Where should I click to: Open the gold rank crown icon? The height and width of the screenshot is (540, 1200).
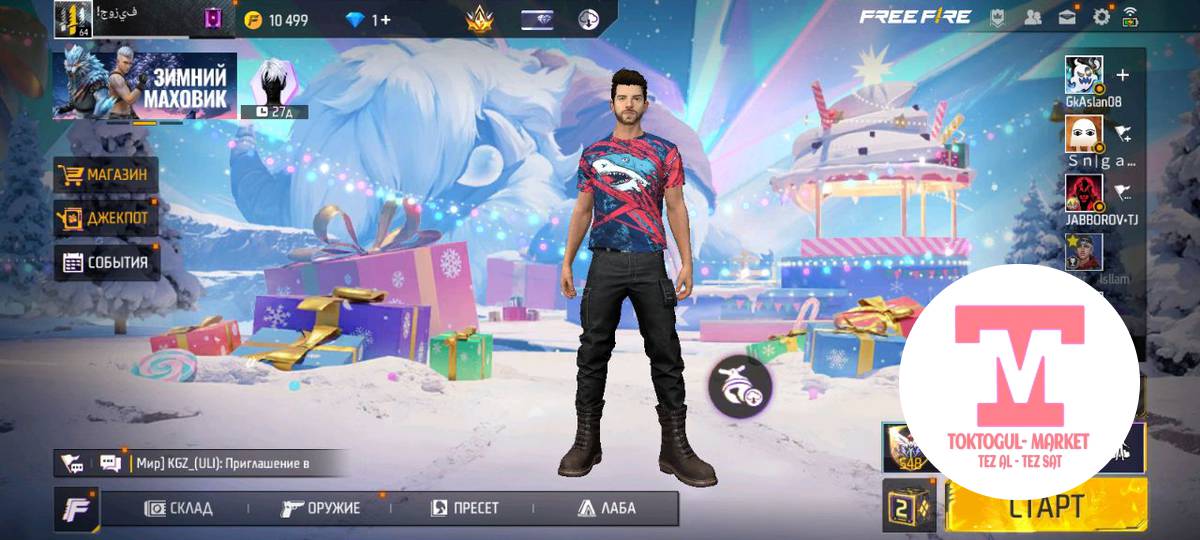(x=480, y=19)
